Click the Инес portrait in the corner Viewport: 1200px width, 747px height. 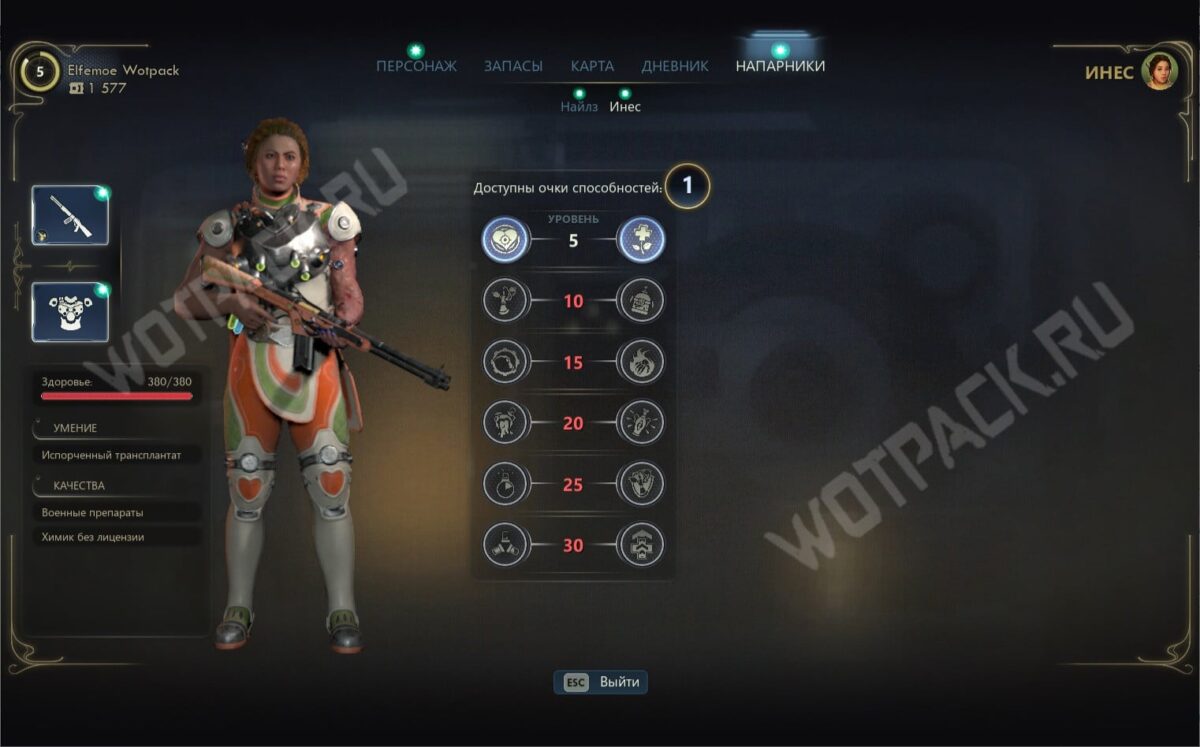pos(1160,71)
